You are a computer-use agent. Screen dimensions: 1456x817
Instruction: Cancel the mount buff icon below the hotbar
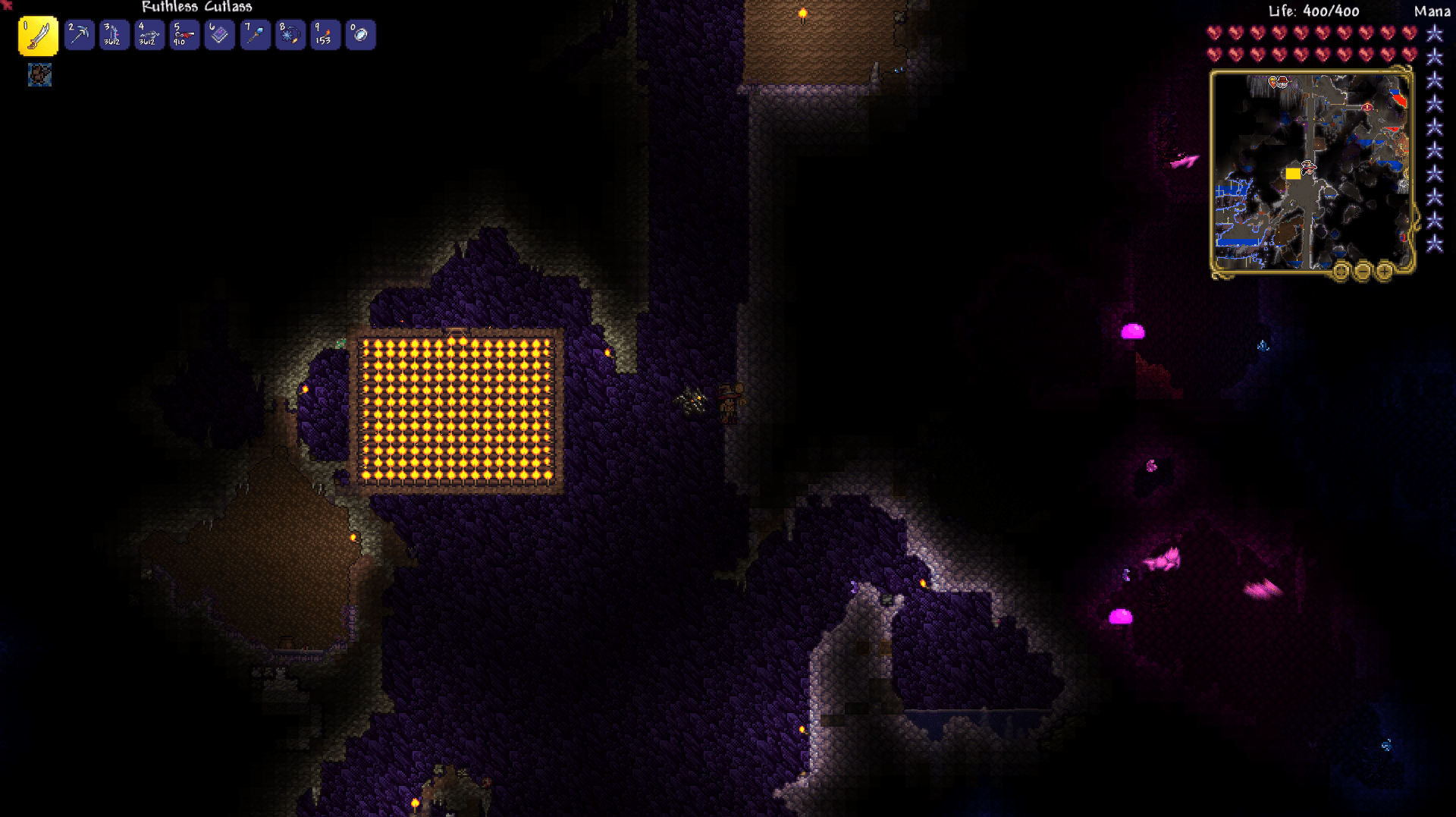[39, 75]
